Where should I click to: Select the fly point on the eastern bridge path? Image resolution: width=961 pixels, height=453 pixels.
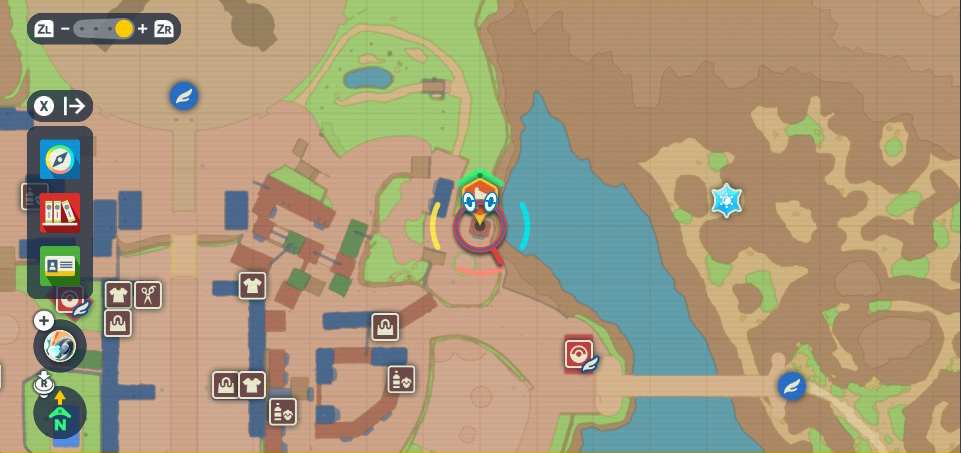tap(792, 386)
